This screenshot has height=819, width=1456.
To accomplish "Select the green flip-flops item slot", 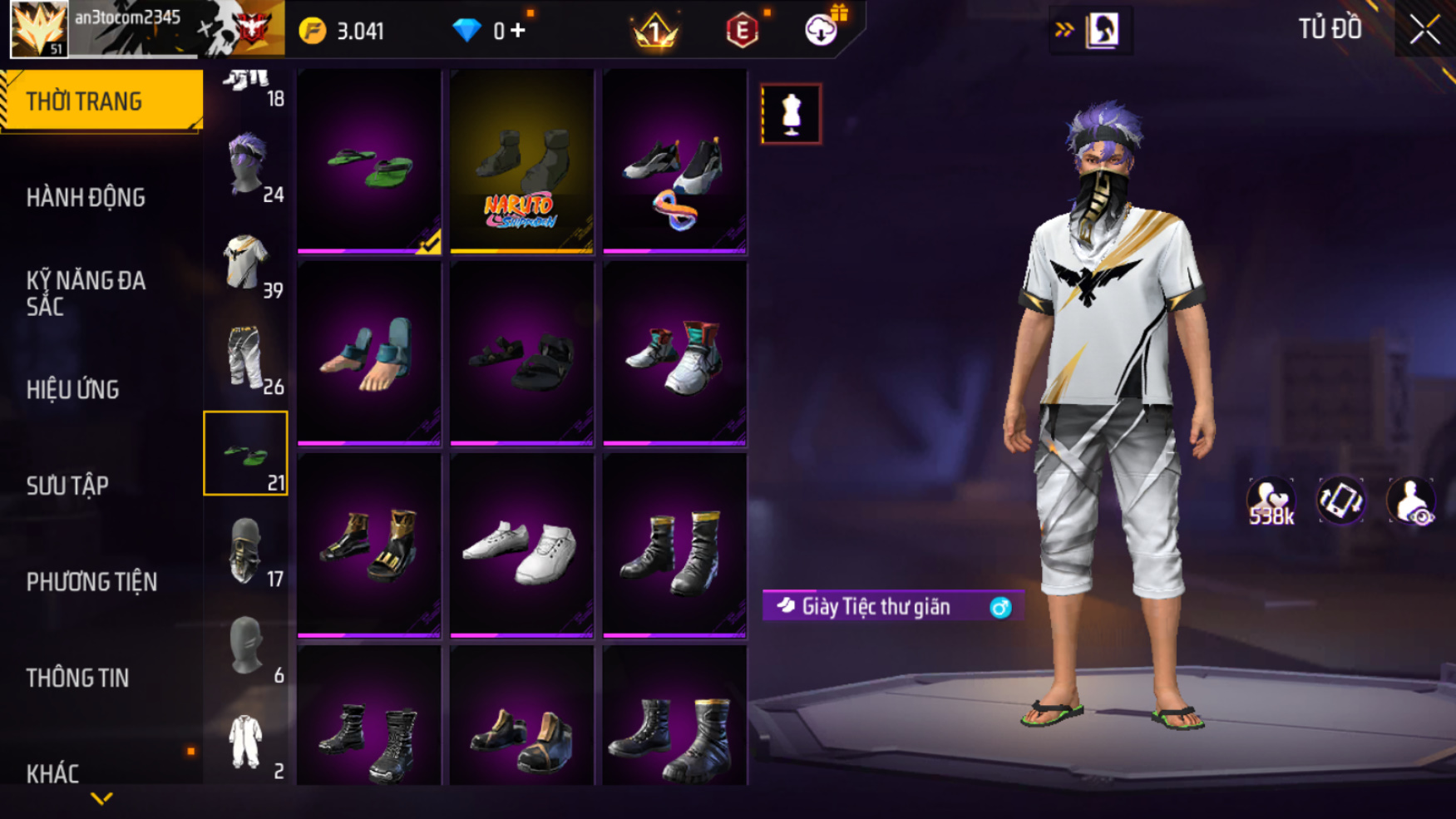I will click(369, 161).
